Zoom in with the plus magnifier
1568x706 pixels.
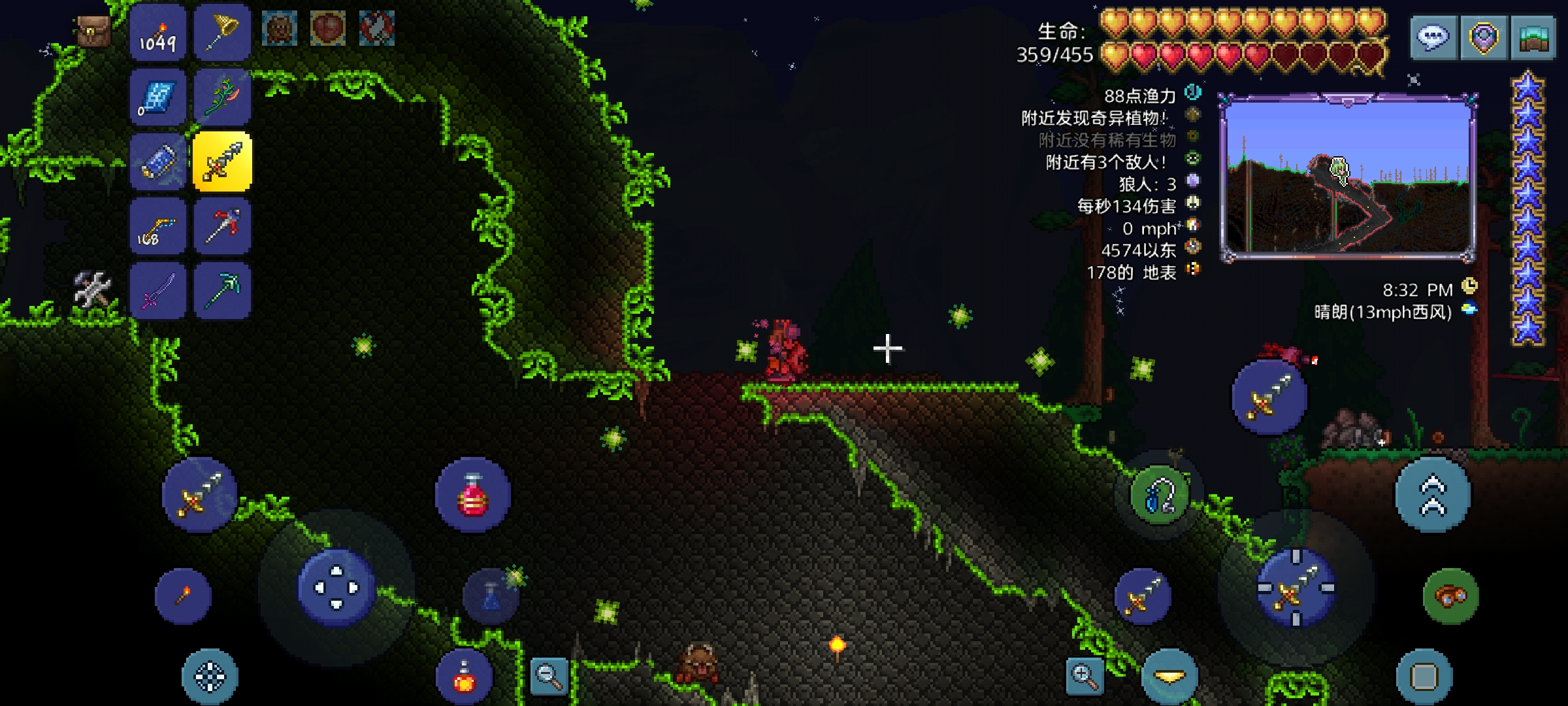pos(1084,676)
